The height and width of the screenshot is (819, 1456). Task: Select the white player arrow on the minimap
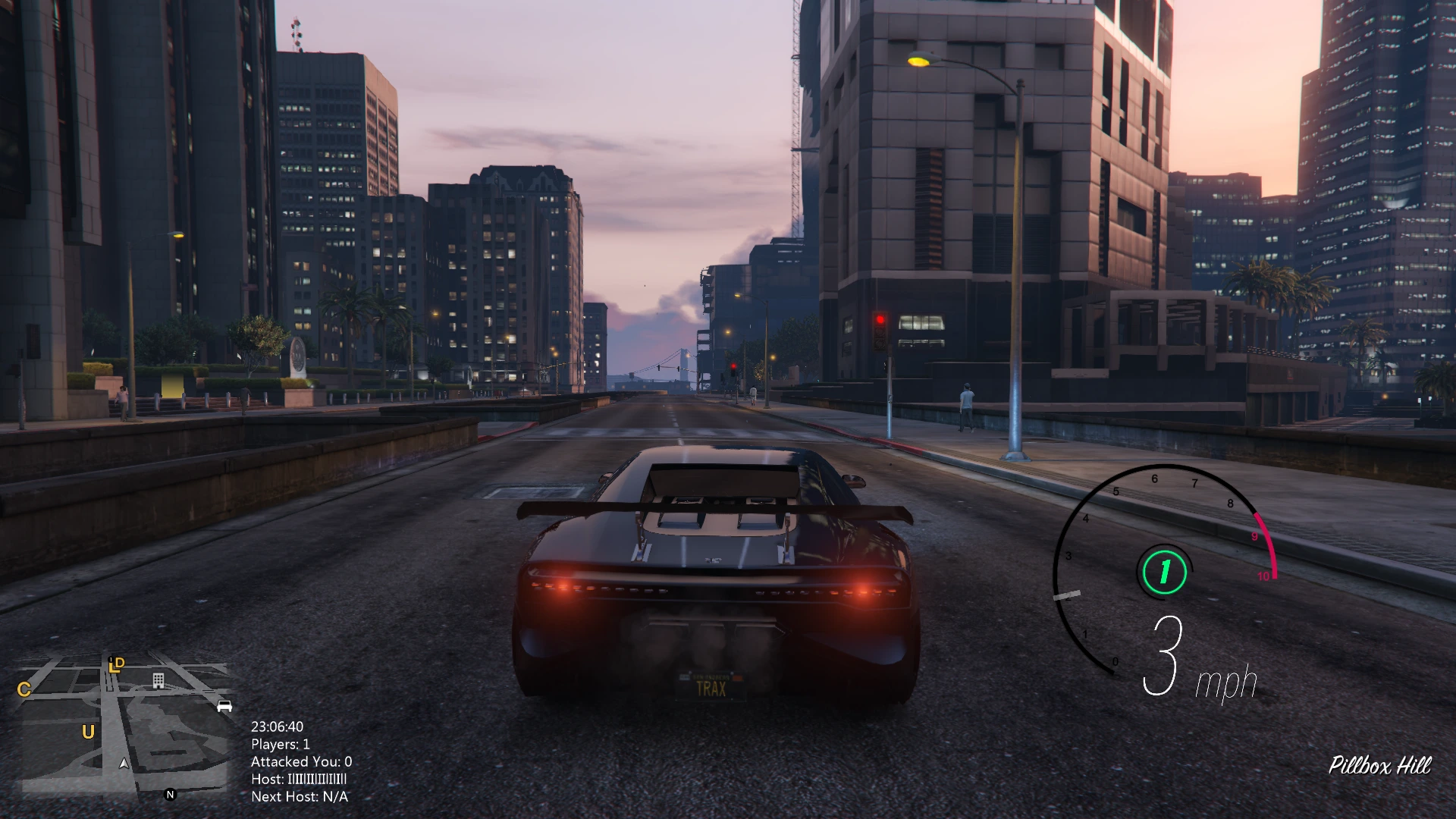point(124,764)
